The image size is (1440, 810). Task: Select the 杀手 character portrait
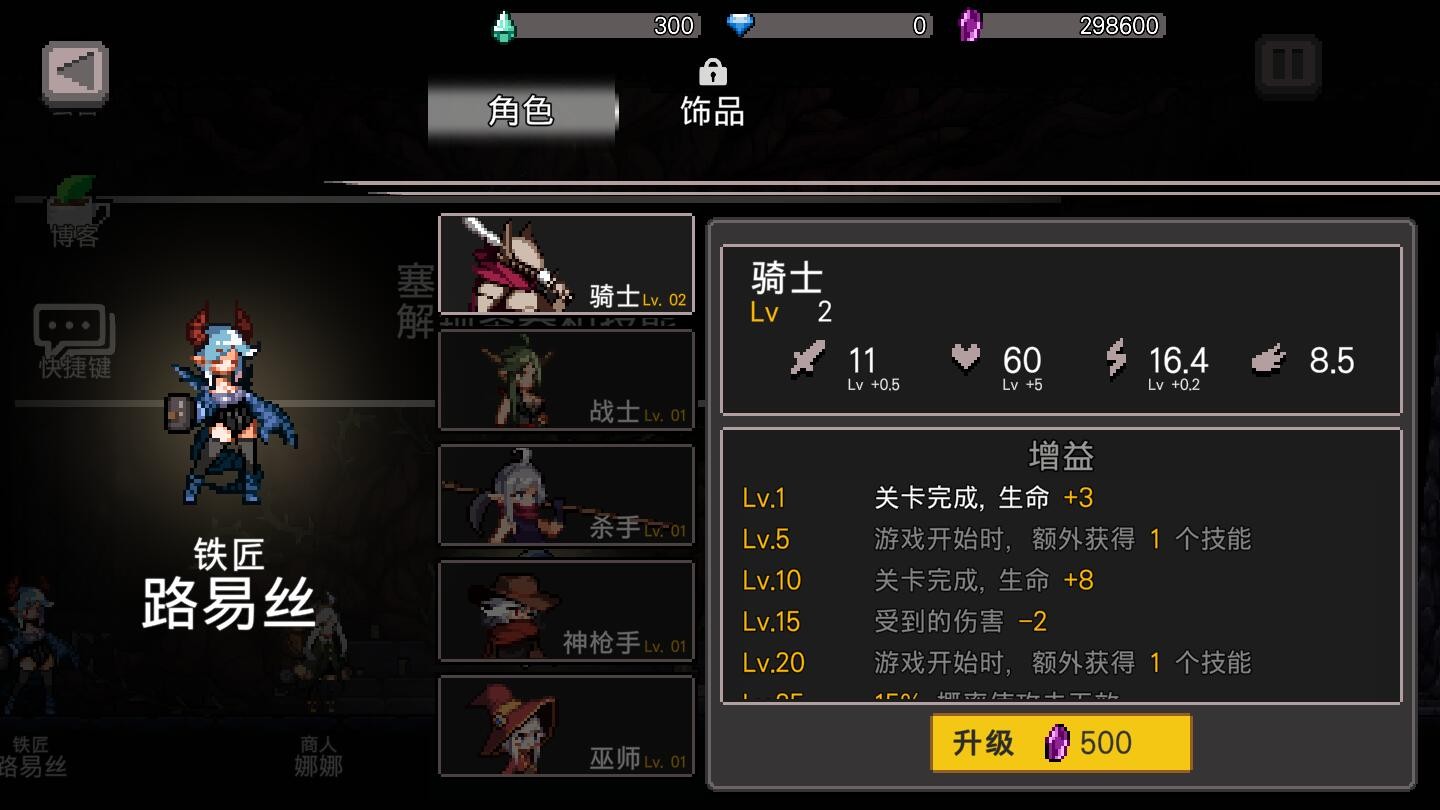pyautogui.click(x=566, y=495)
